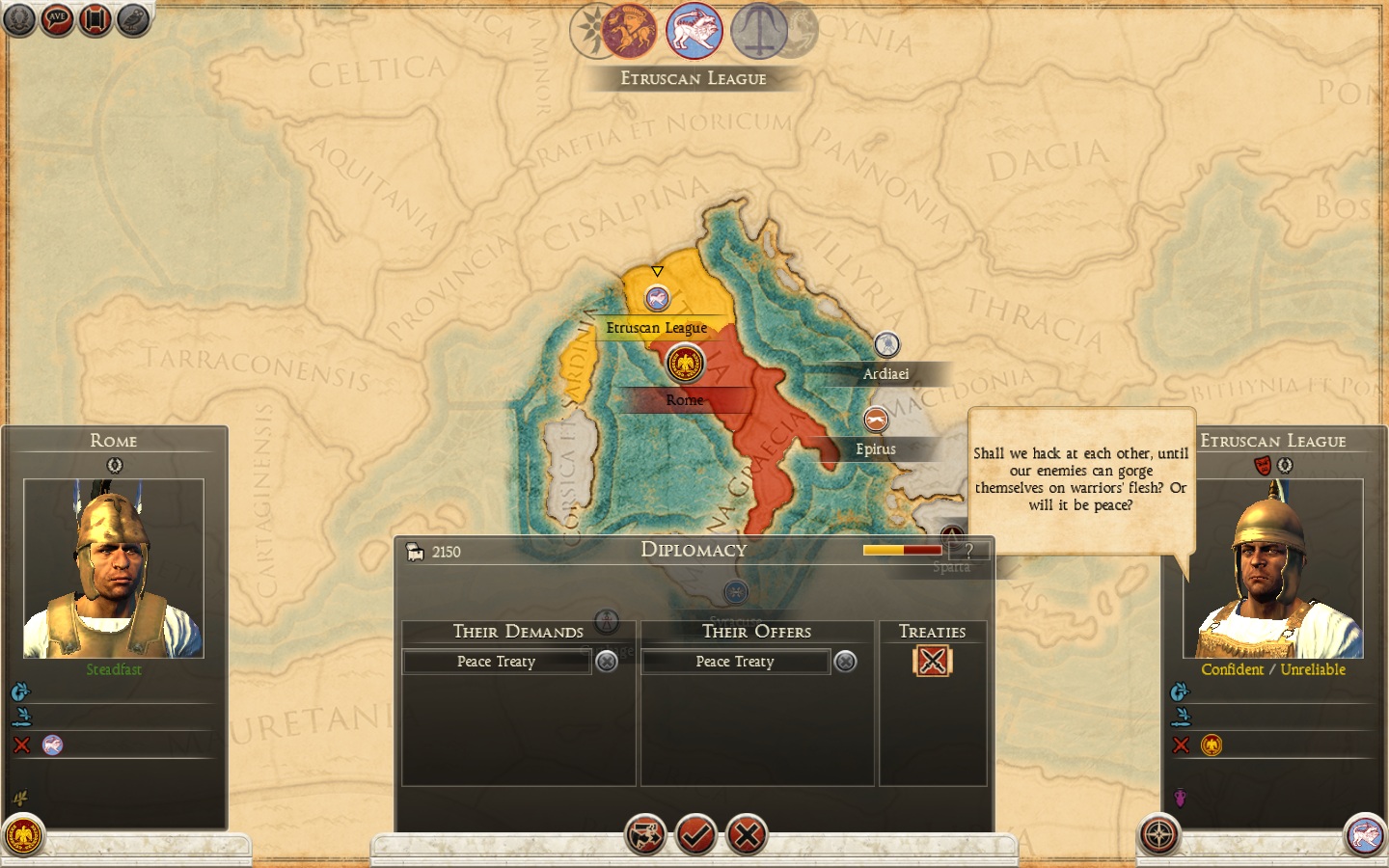Click the speech bubble AVE icon
Image resolution: width=1389 pixels, height=868 pixels.
point(57,19)
